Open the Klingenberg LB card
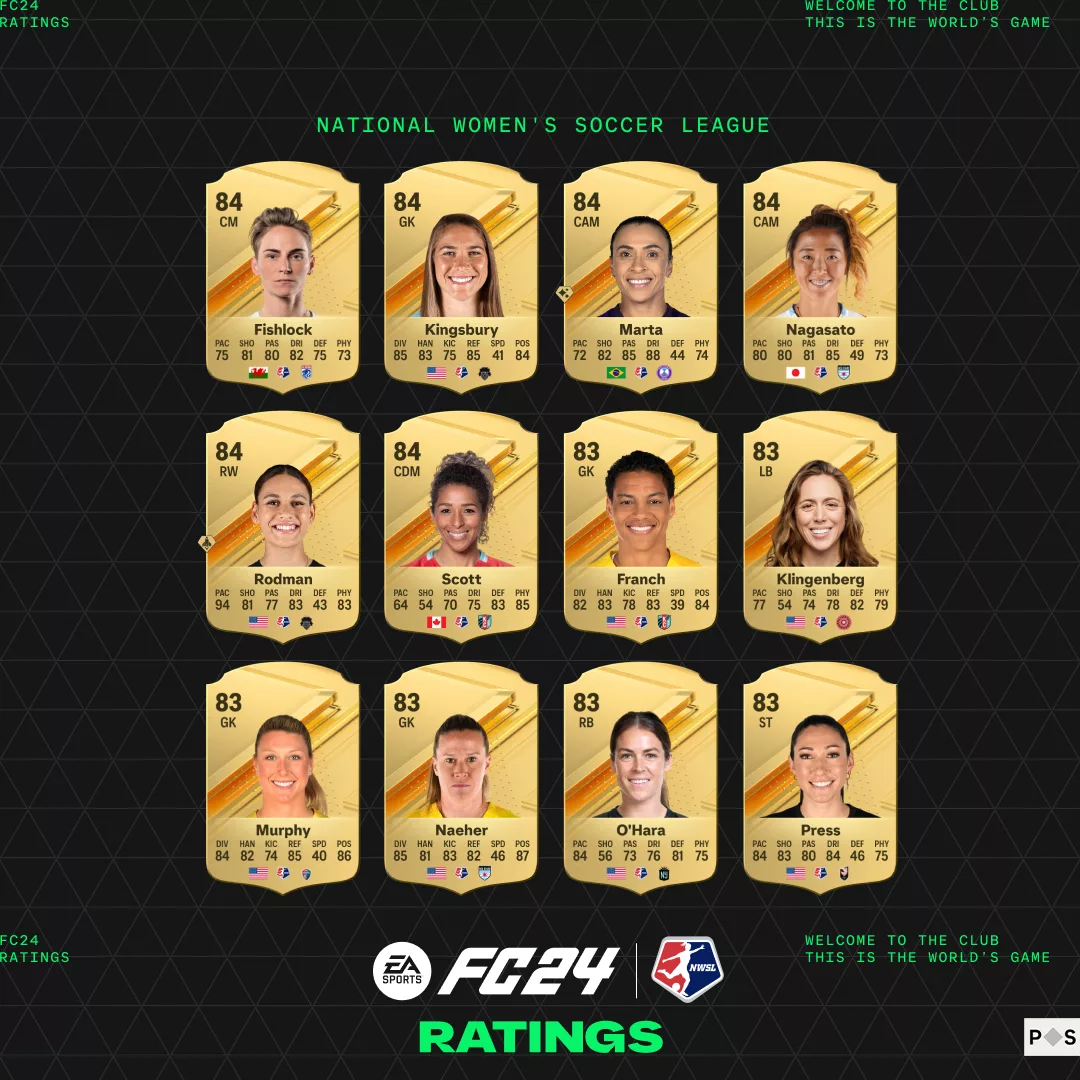Screen dimensions: 1080x1080 (819, 525)
